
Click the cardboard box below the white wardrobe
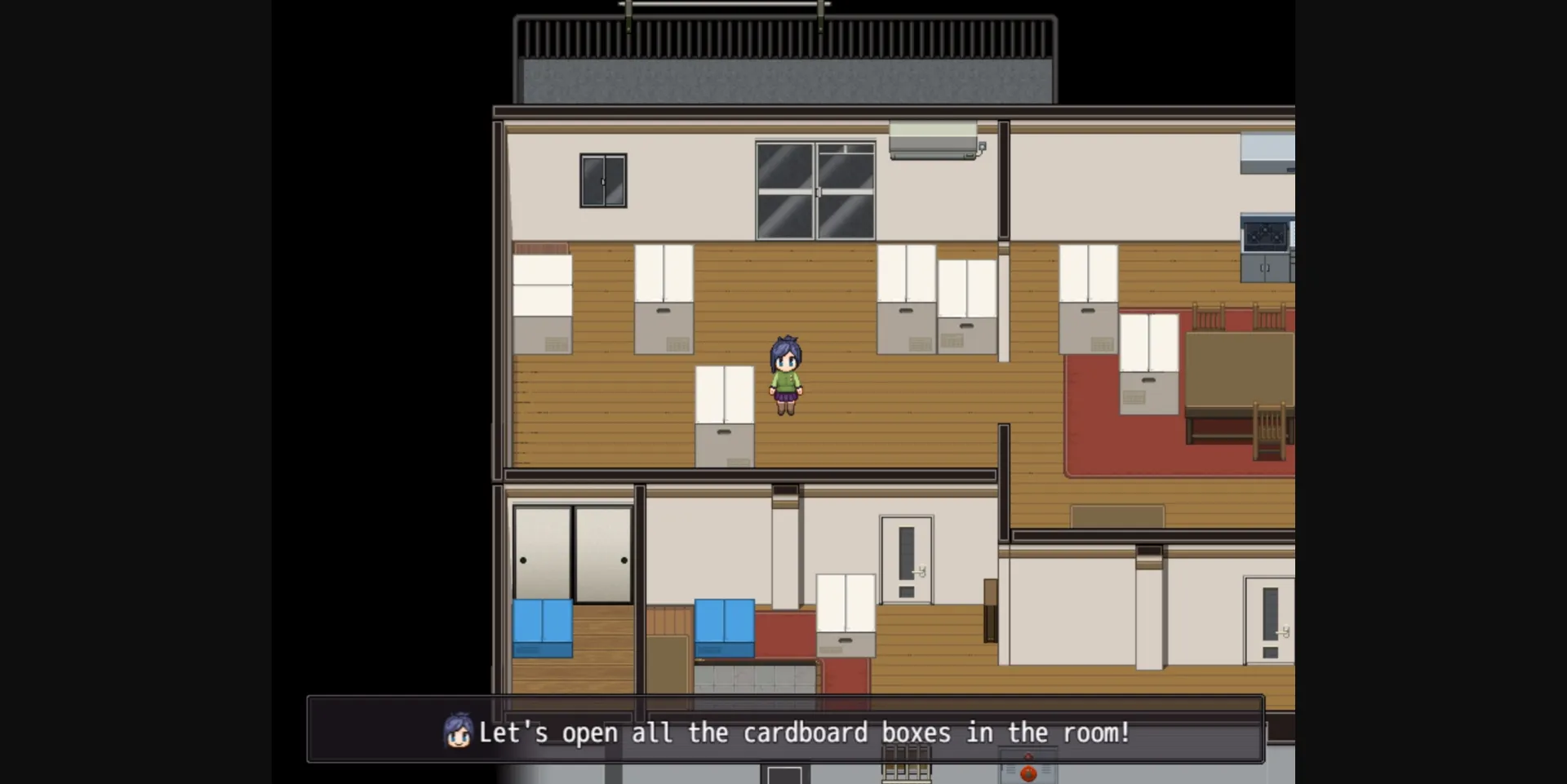pos(725,447)
